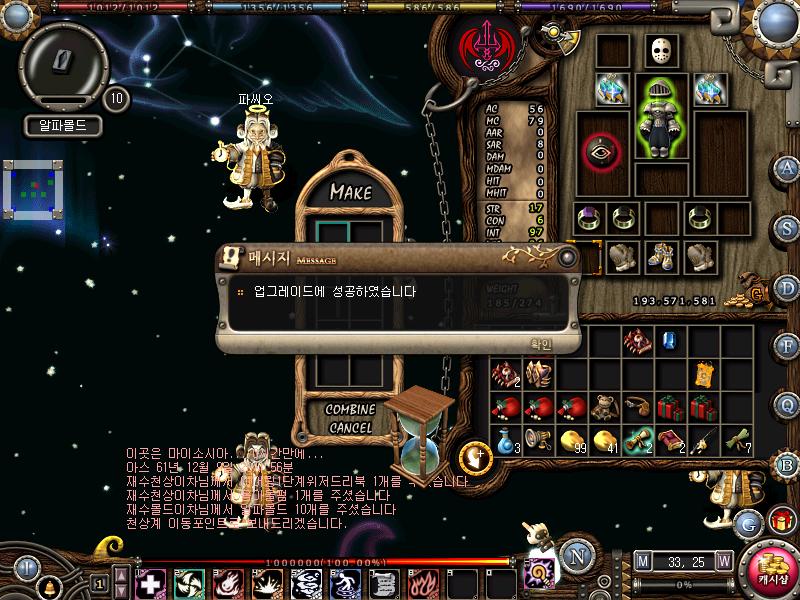
Task: Click the round Q side button
Action: (787, 404)
